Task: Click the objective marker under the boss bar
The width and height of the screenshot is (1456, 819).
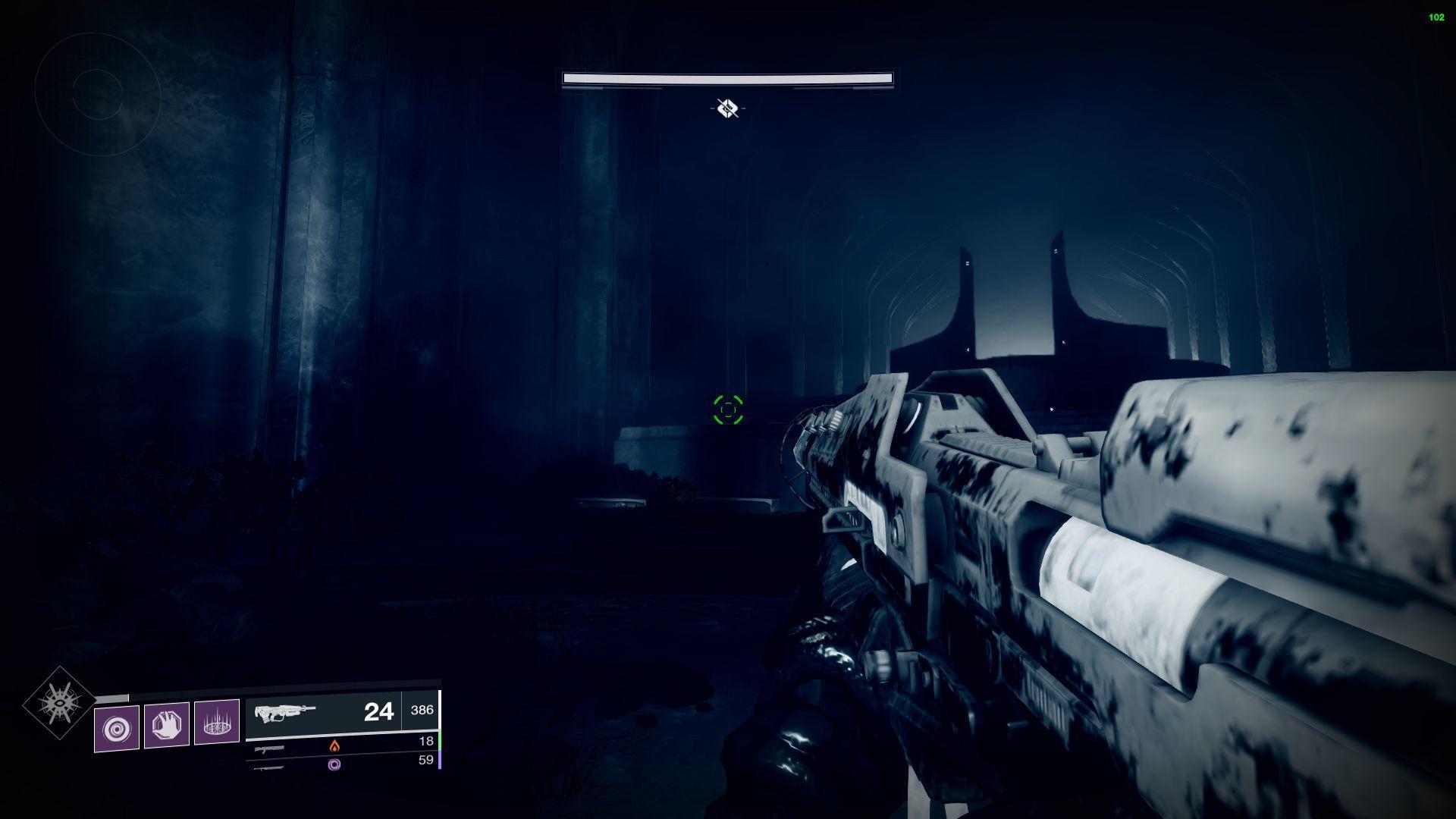Action: pyautogui.click(x=728, y=108)
